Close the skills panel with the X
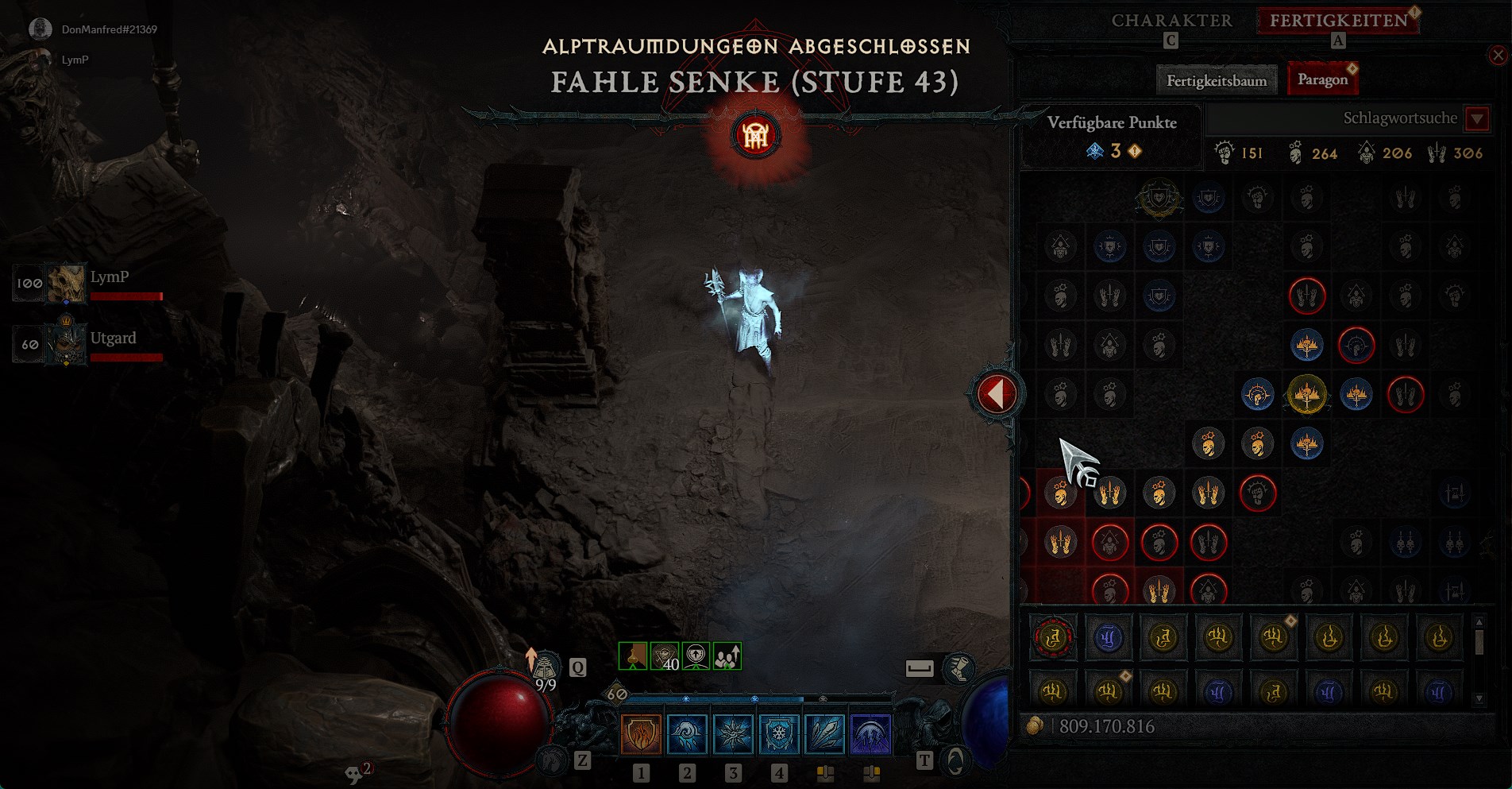 pyautogui.click(x=1498, y=55)
